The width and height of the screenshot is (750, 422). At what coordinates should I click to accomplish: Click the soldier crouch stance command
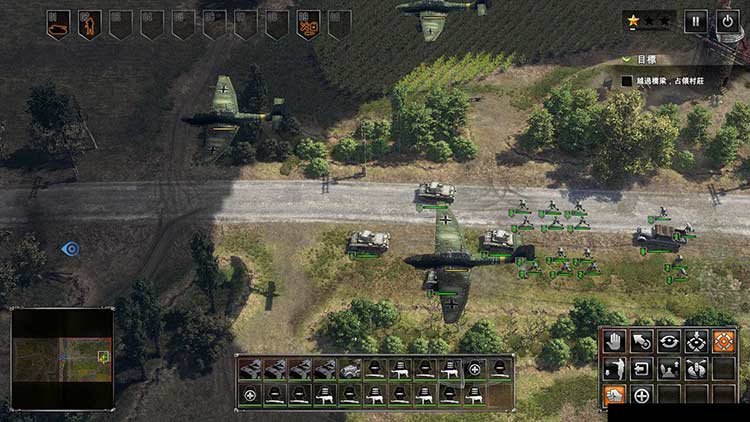click(614, 369)
